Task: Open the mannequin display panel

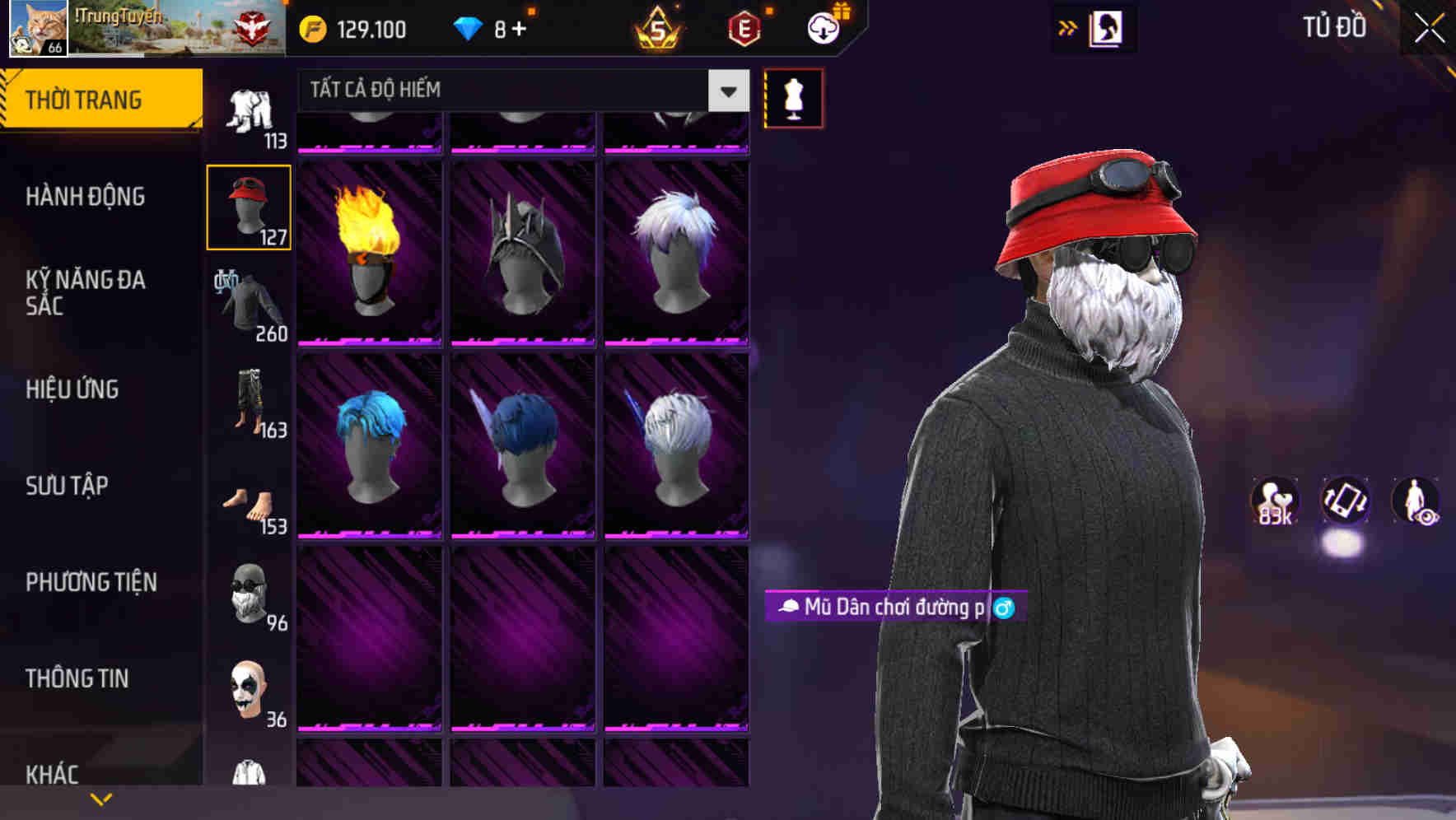Action: 792,97
